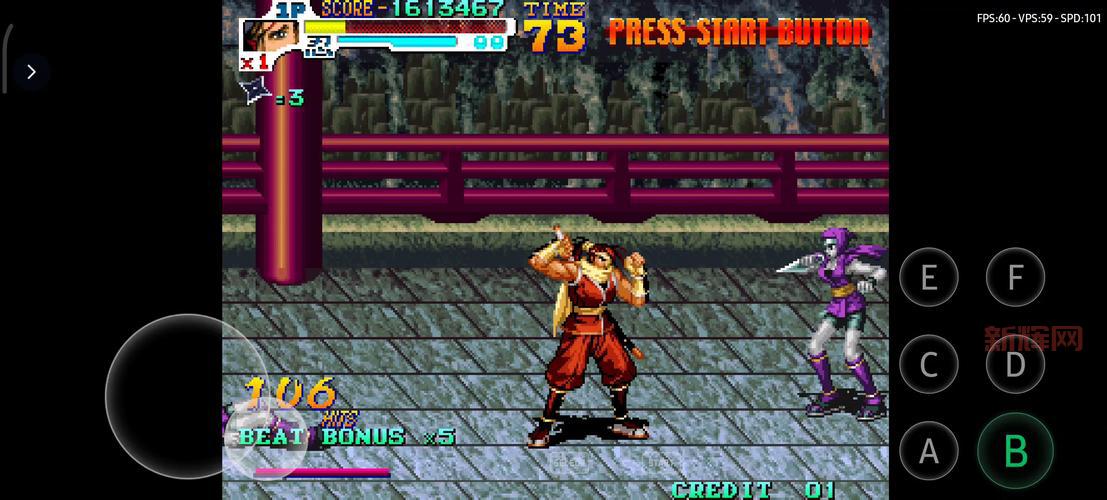Tap the virtual D button
Screen dimensions: 1107x500
pyautogui.click(x=1015, y=364)
